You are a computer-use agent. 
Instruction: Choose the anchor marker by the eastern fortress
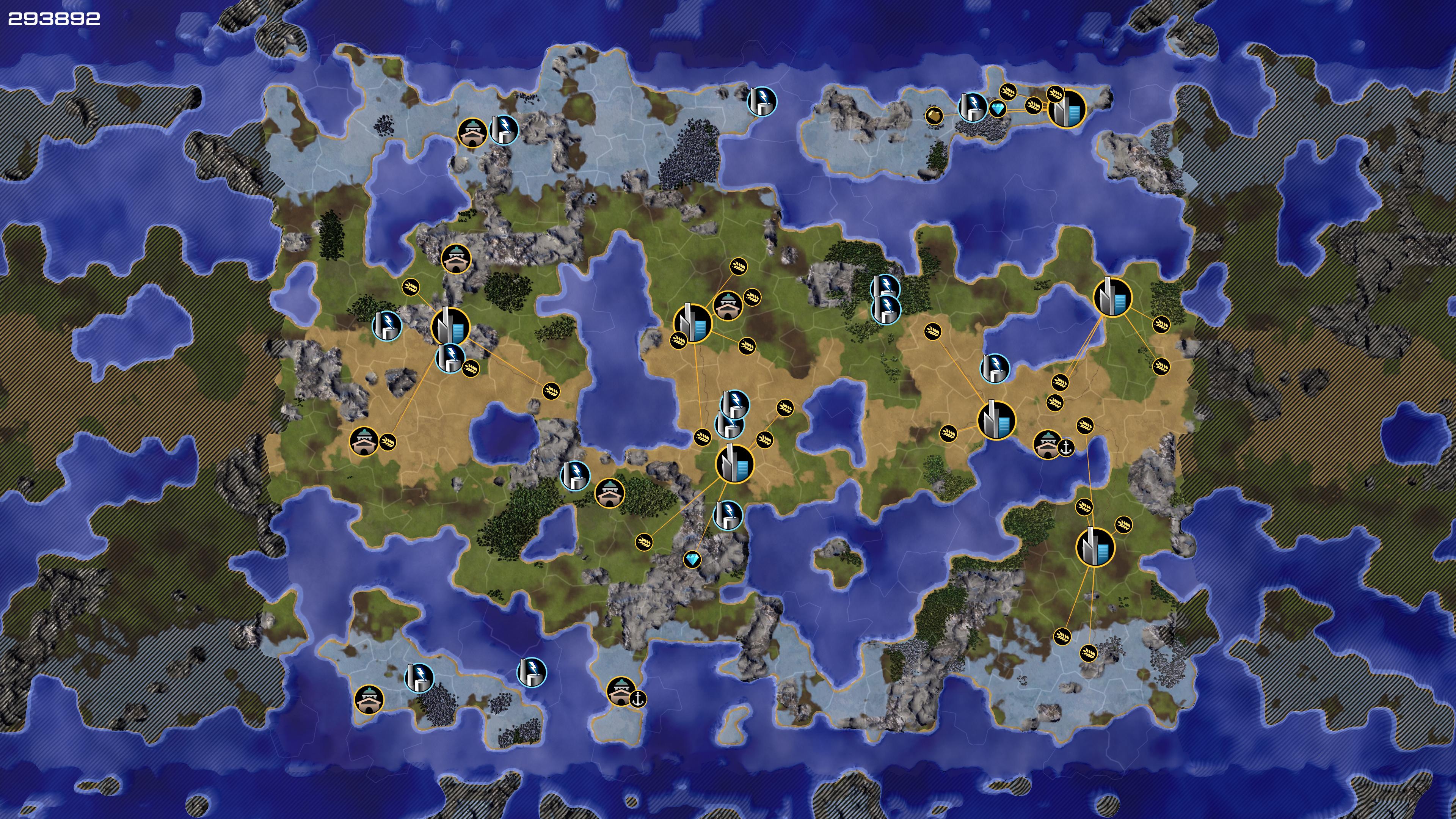(1065, 448)
